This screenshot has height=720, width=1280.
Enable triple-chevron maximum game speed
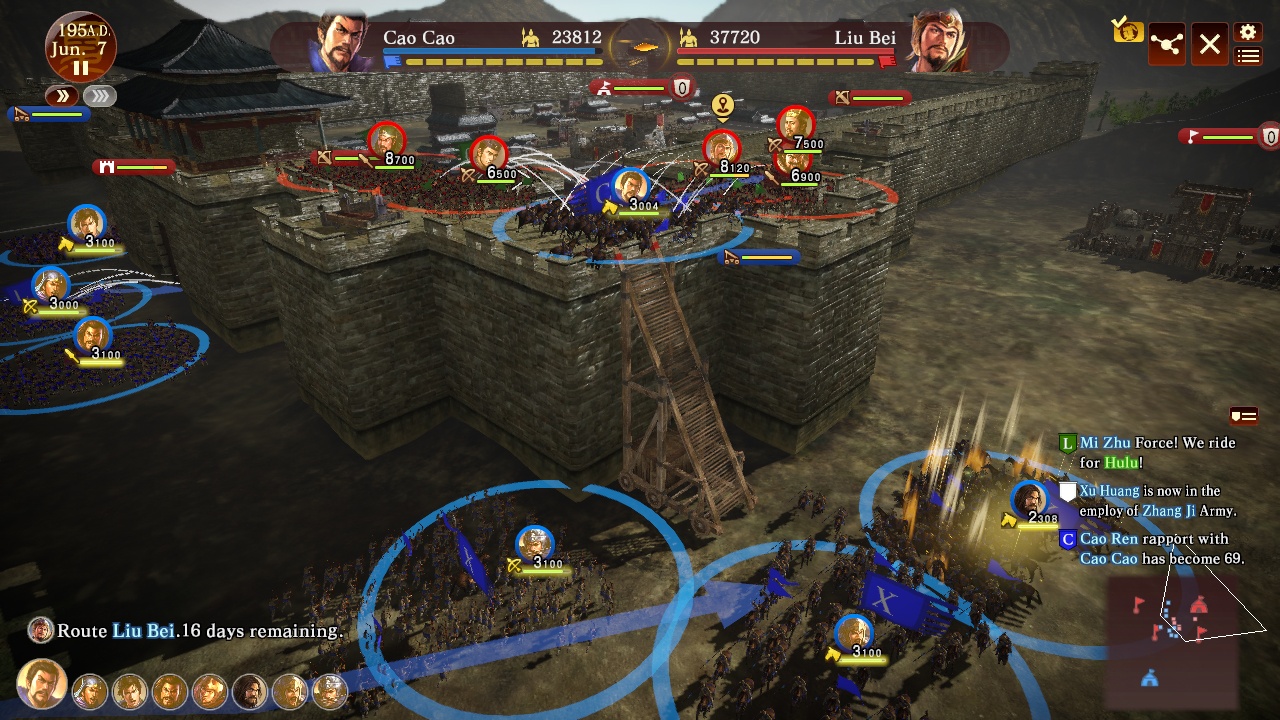point(98,97)
